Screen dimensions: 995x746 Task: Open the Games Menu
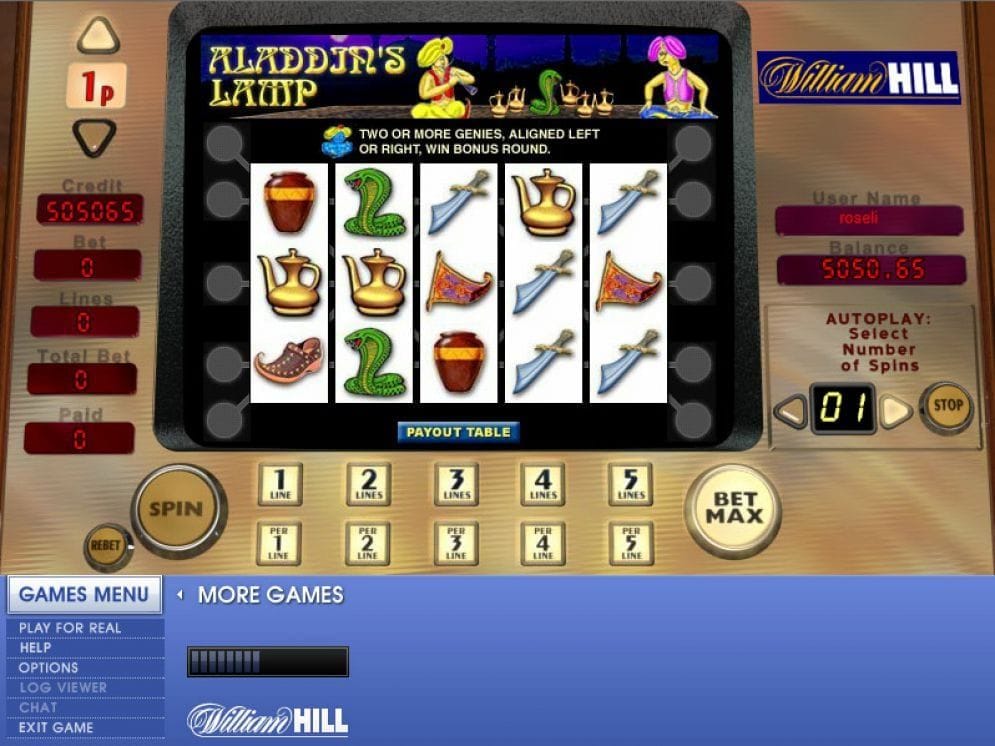pos(84,595)
